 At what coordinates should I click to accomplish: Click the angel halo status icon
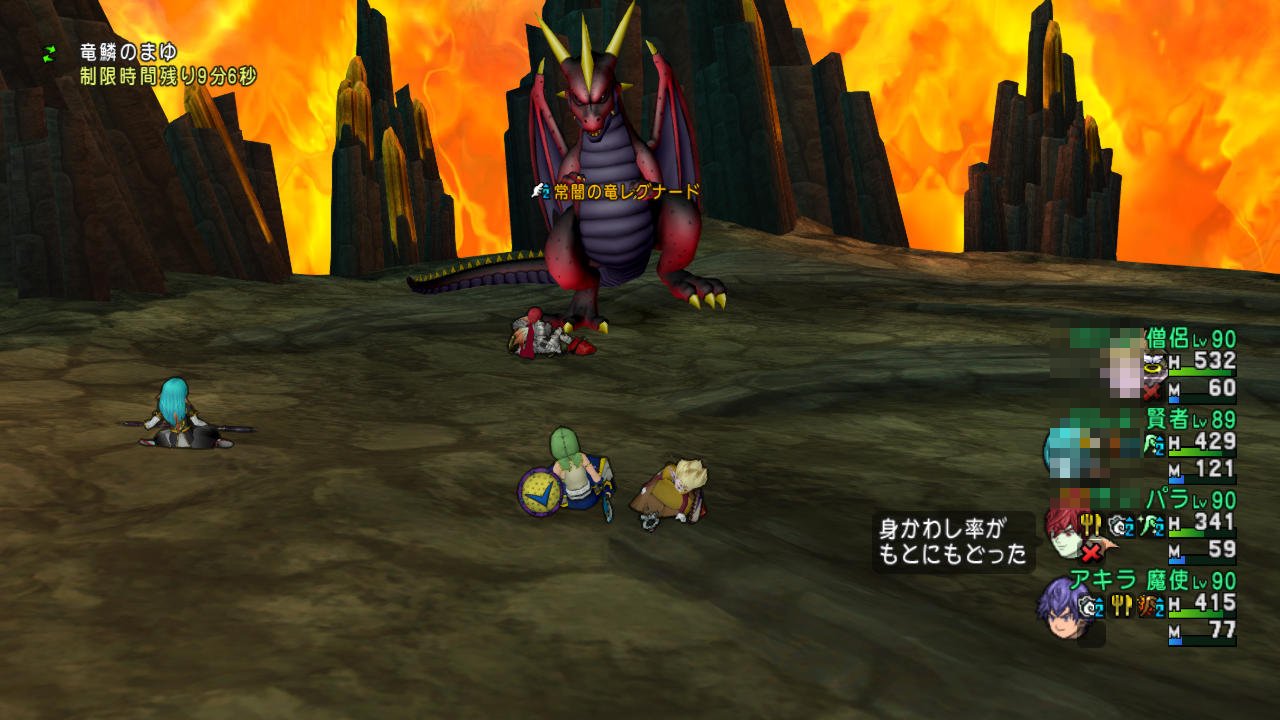pyautogui.click(x=1154, y=365)
